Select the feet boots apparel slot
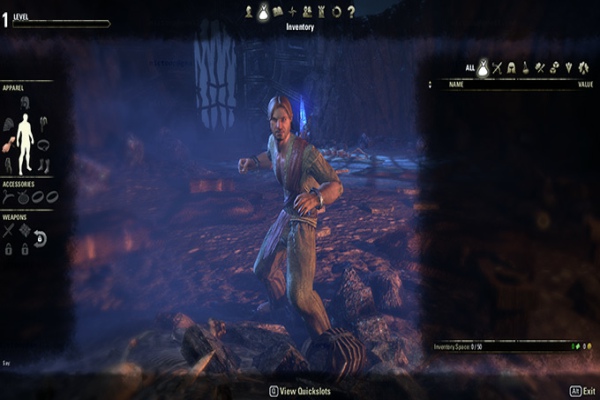 tap(44, 165)
